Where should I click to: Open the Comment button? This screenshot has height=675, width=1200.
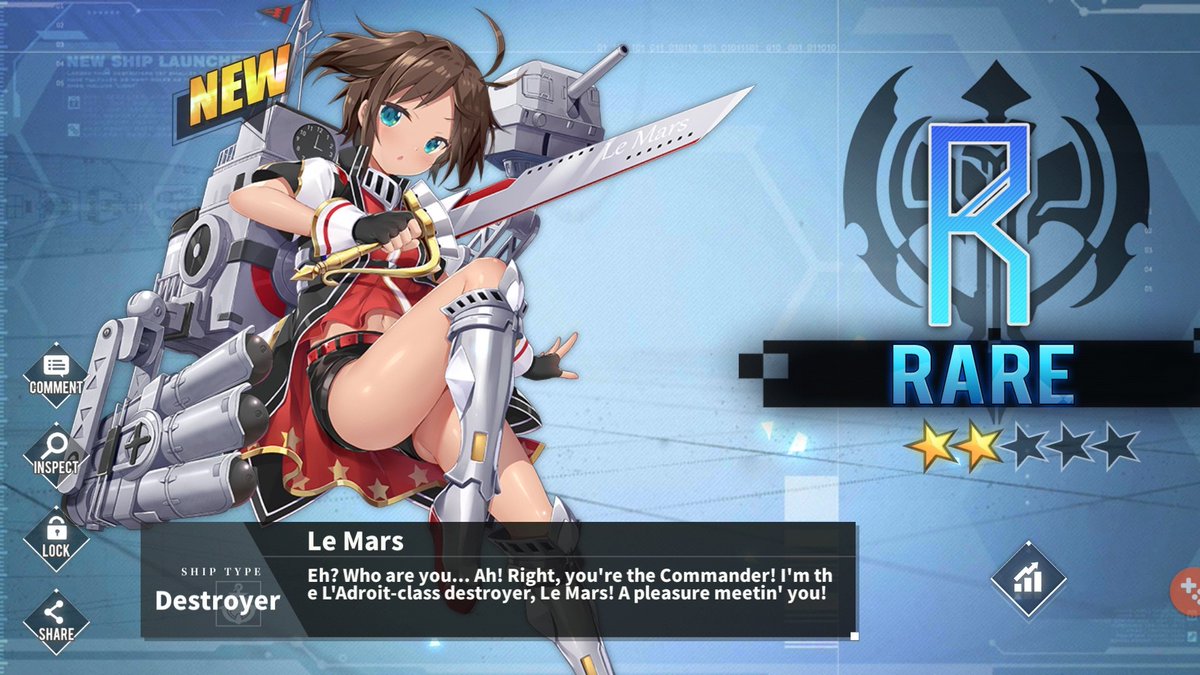pyautogui.click(x=56, y=374)
